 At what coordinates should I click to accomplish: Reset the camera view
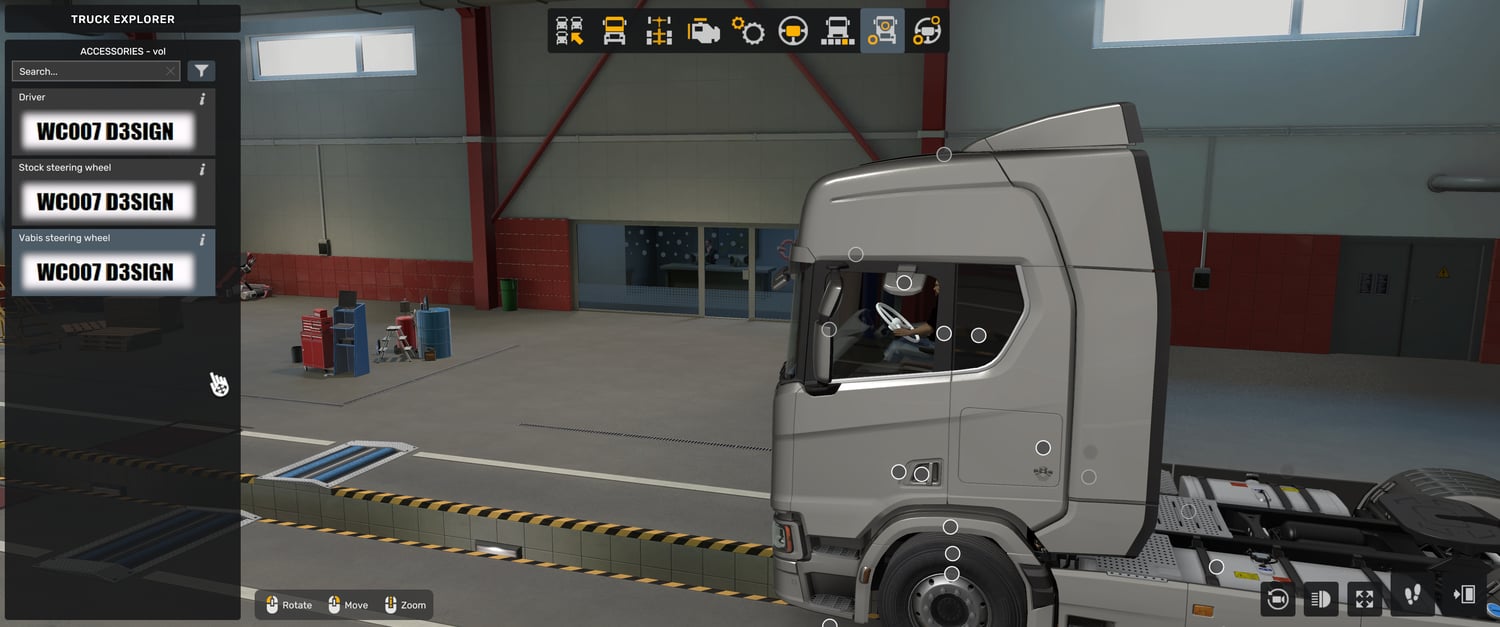[x=1277, y=598]
